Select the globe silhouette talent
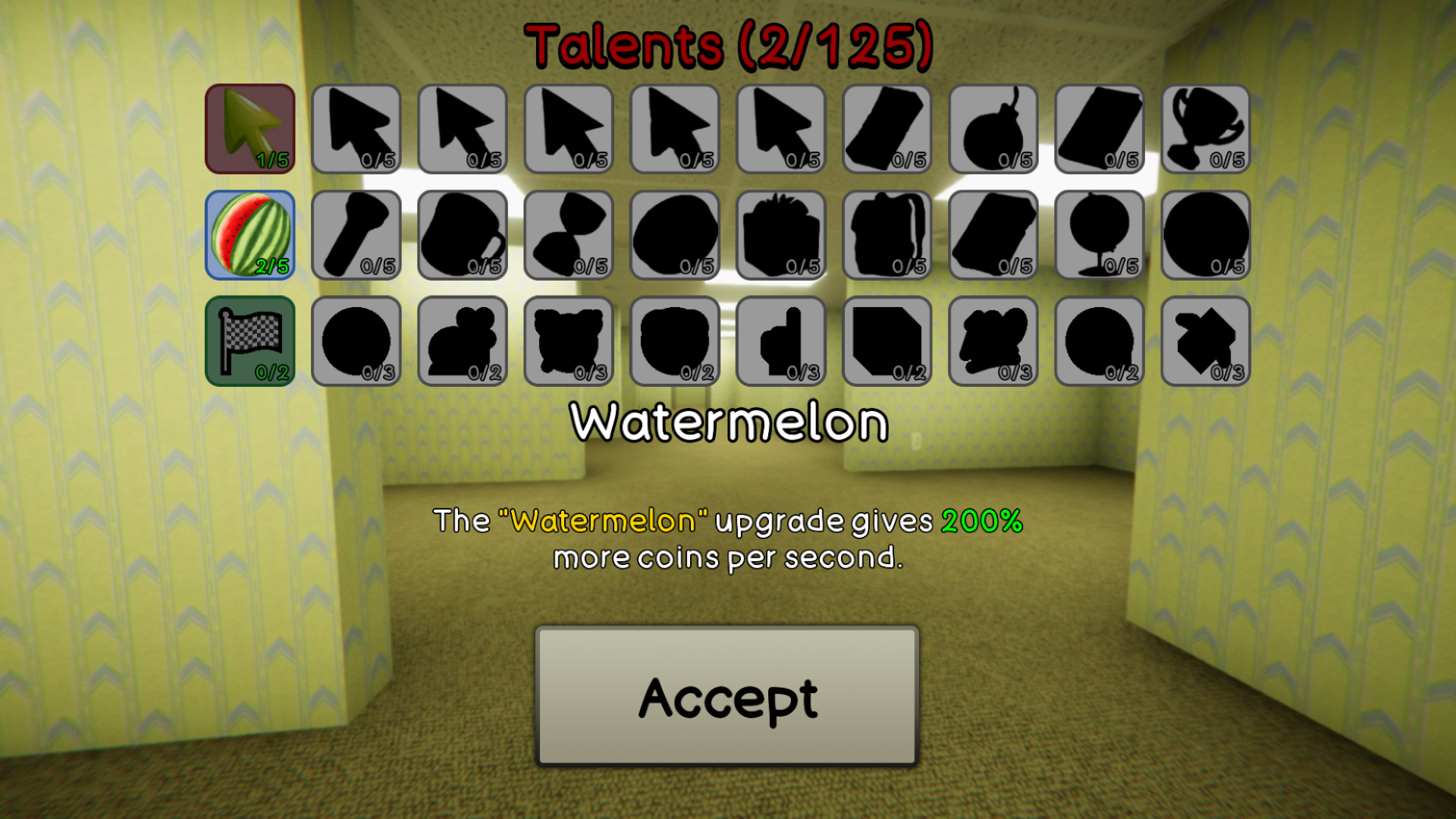 tap(1098, 234)
